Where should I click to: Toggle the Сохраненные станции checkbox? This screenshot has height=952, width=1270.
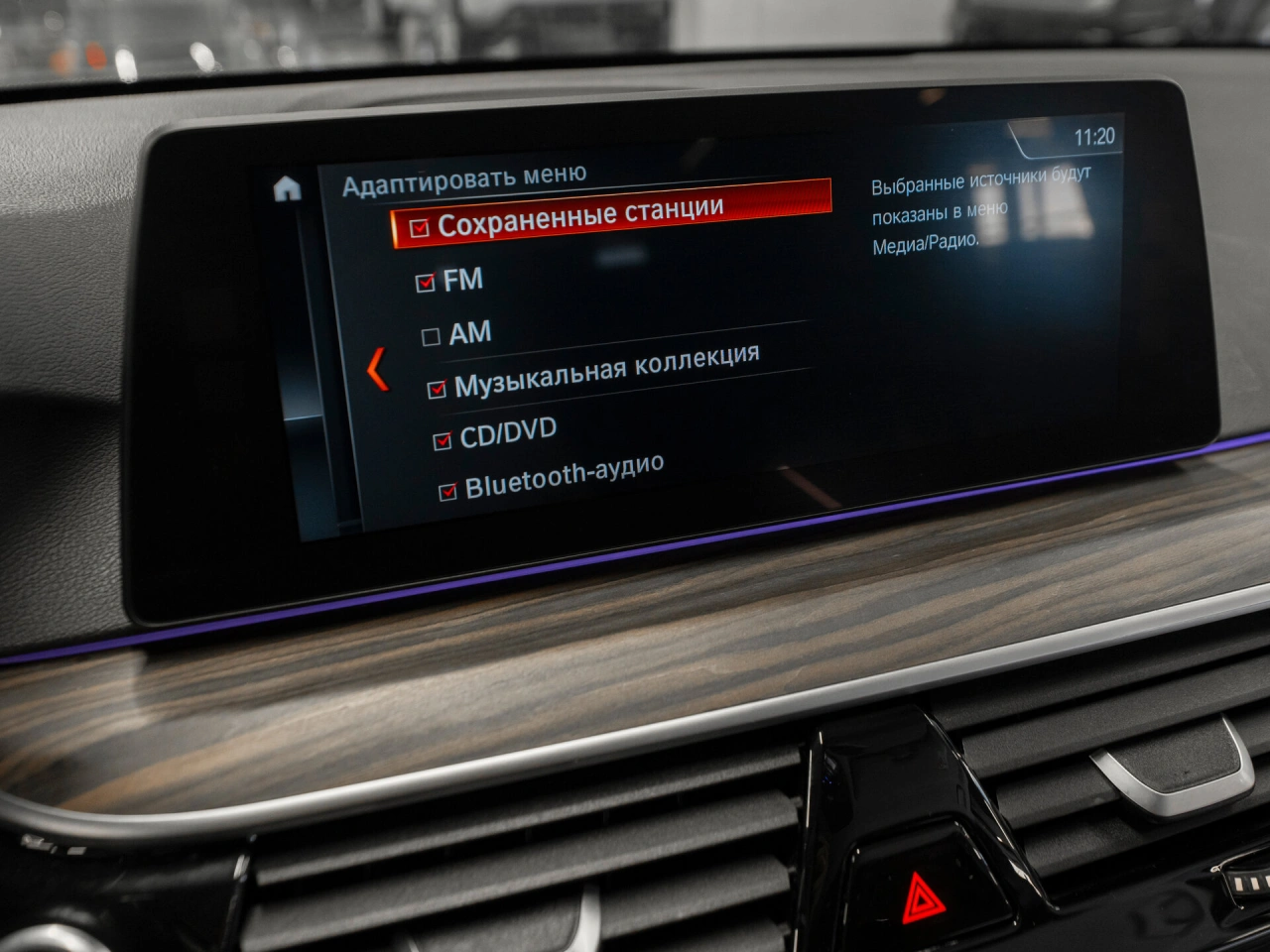click(420, 229)
